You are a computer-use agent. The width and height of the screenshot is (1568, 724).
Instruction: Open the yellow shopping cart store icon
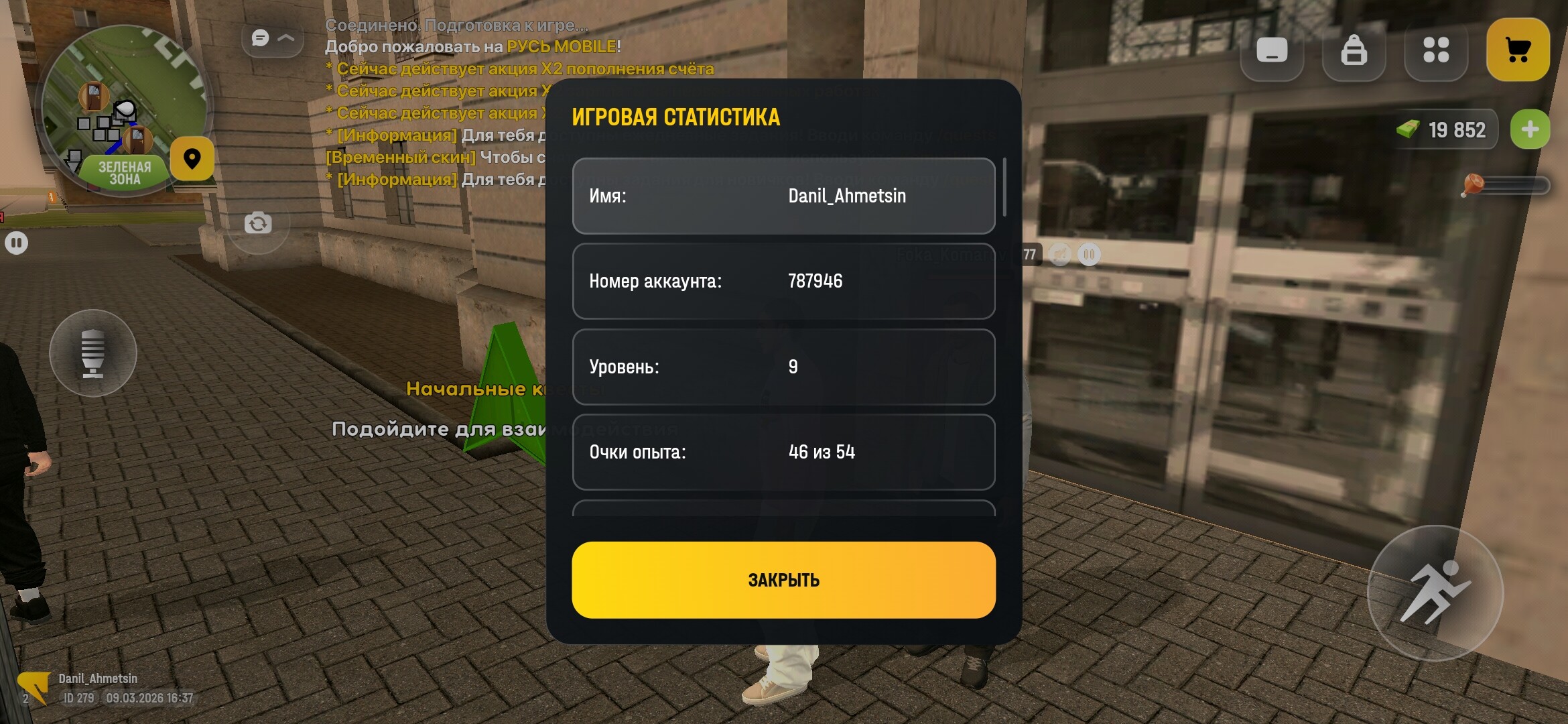point(1518,49)
